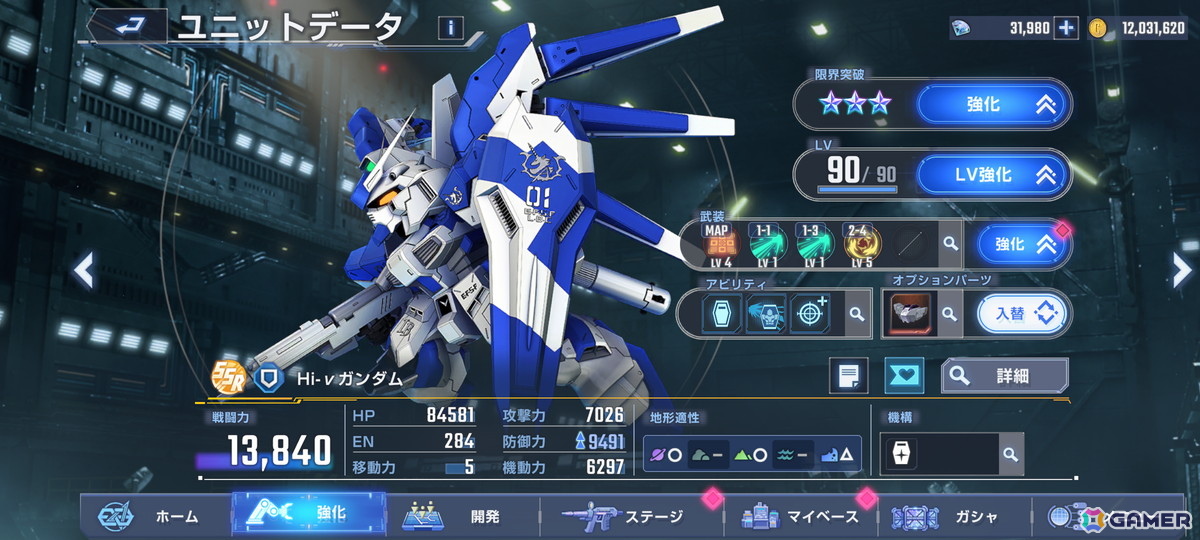Image resolution: width=1200 pixels, height=540 pixels.
Task: Open the 開発 development tab
Action: (x=460, y=516)
